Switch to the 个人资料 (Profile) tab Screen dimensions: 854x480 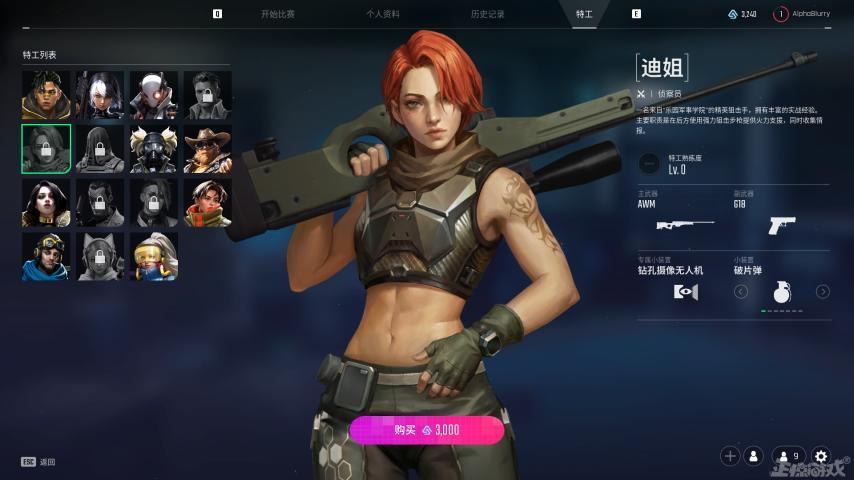coord(382,14)
